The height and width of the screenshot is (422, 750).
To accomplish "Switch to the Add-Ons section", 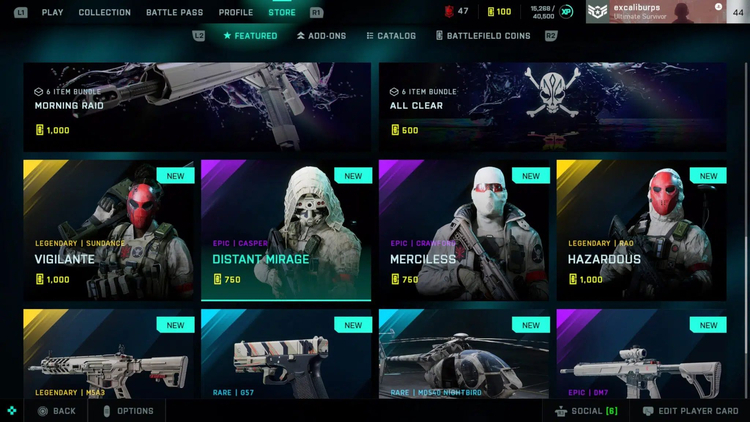I will point(322,36).
